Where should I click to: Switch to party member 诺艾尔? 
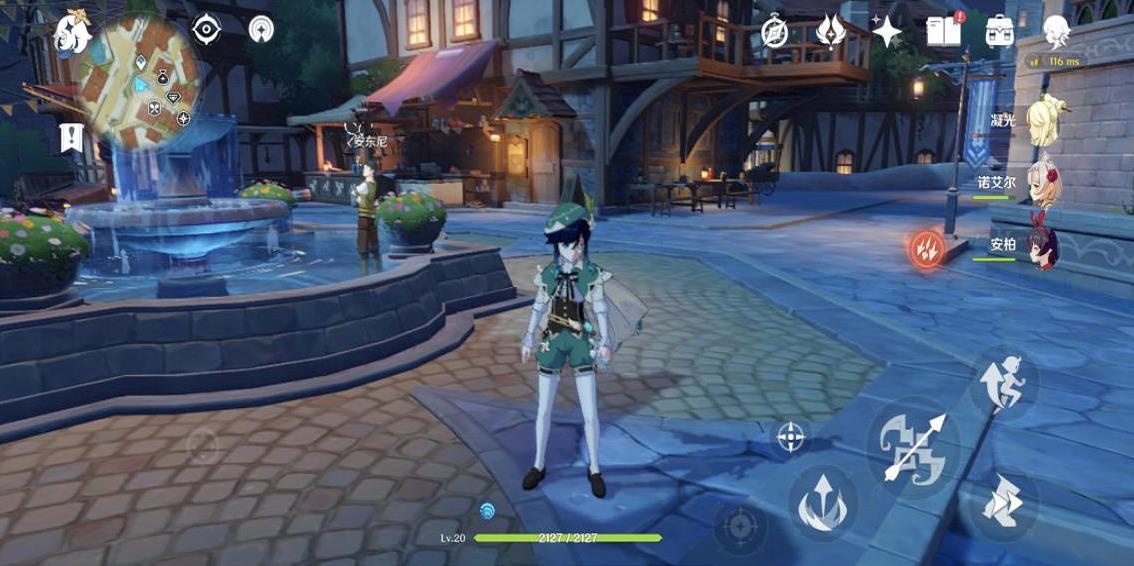tap(1043, 184)
